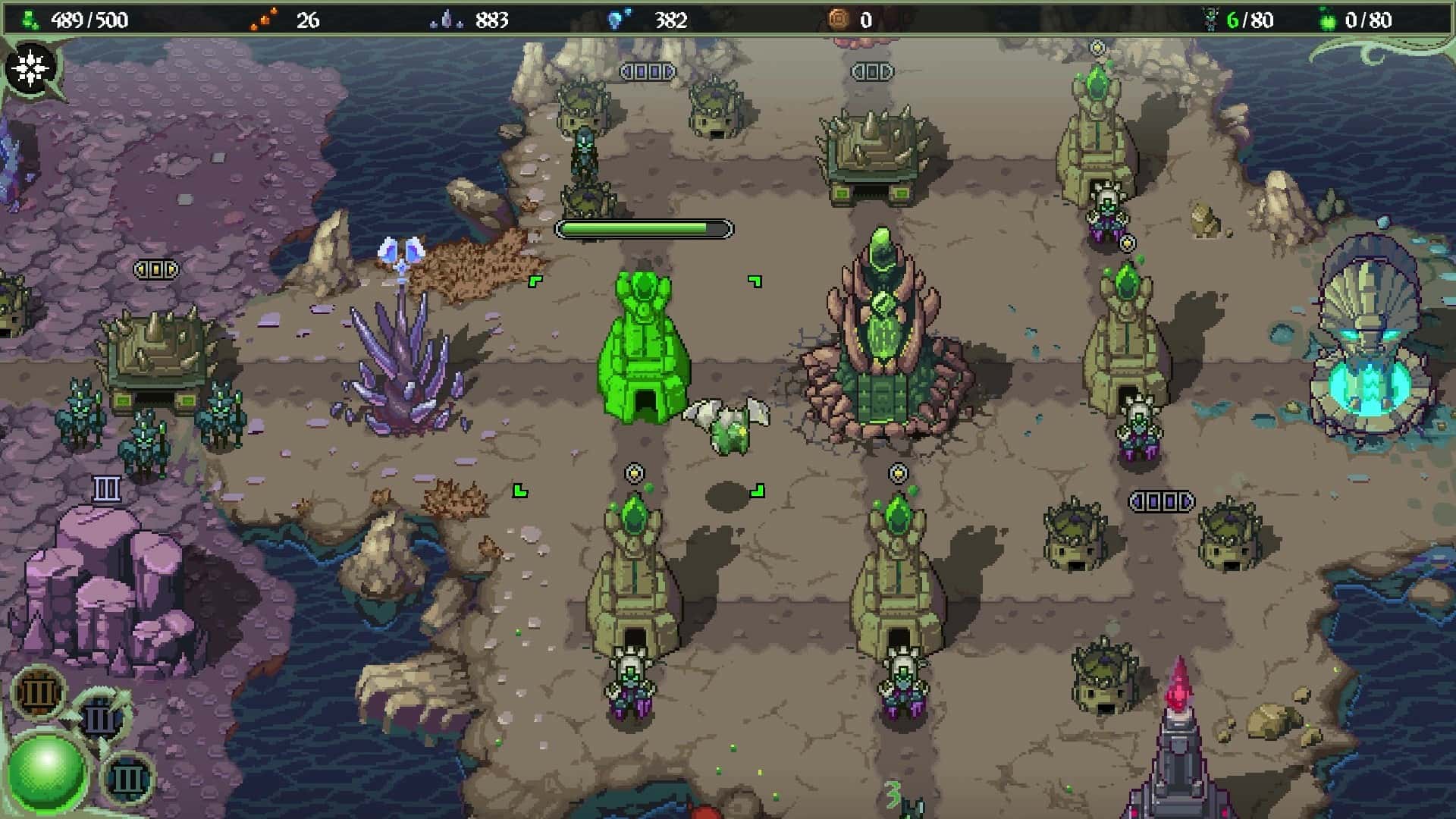Click the compass recenter icon in the top-left corner
This screenshot has width=1456, height=819.
(x=32, y=66)
